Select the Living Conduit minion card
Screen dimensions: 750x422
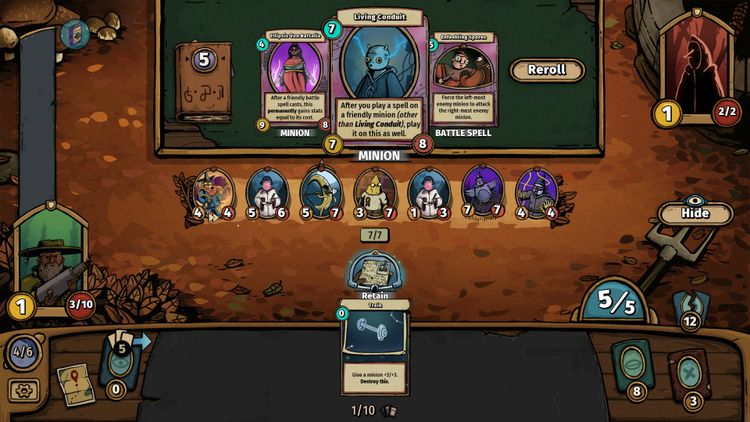378,80
